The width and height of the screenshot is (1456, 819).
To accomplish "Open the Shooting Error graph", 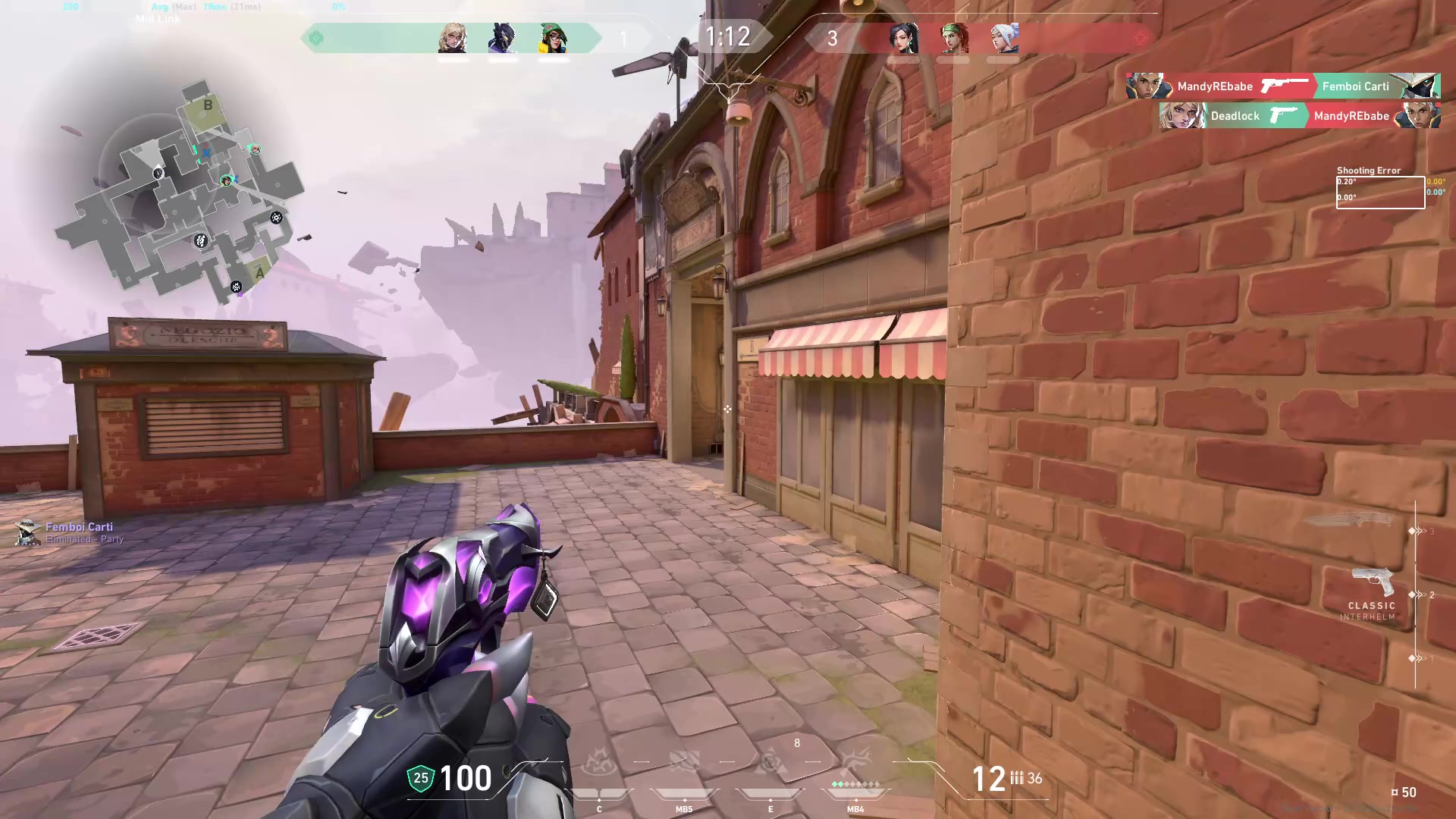I will (x=1380, y=192).
